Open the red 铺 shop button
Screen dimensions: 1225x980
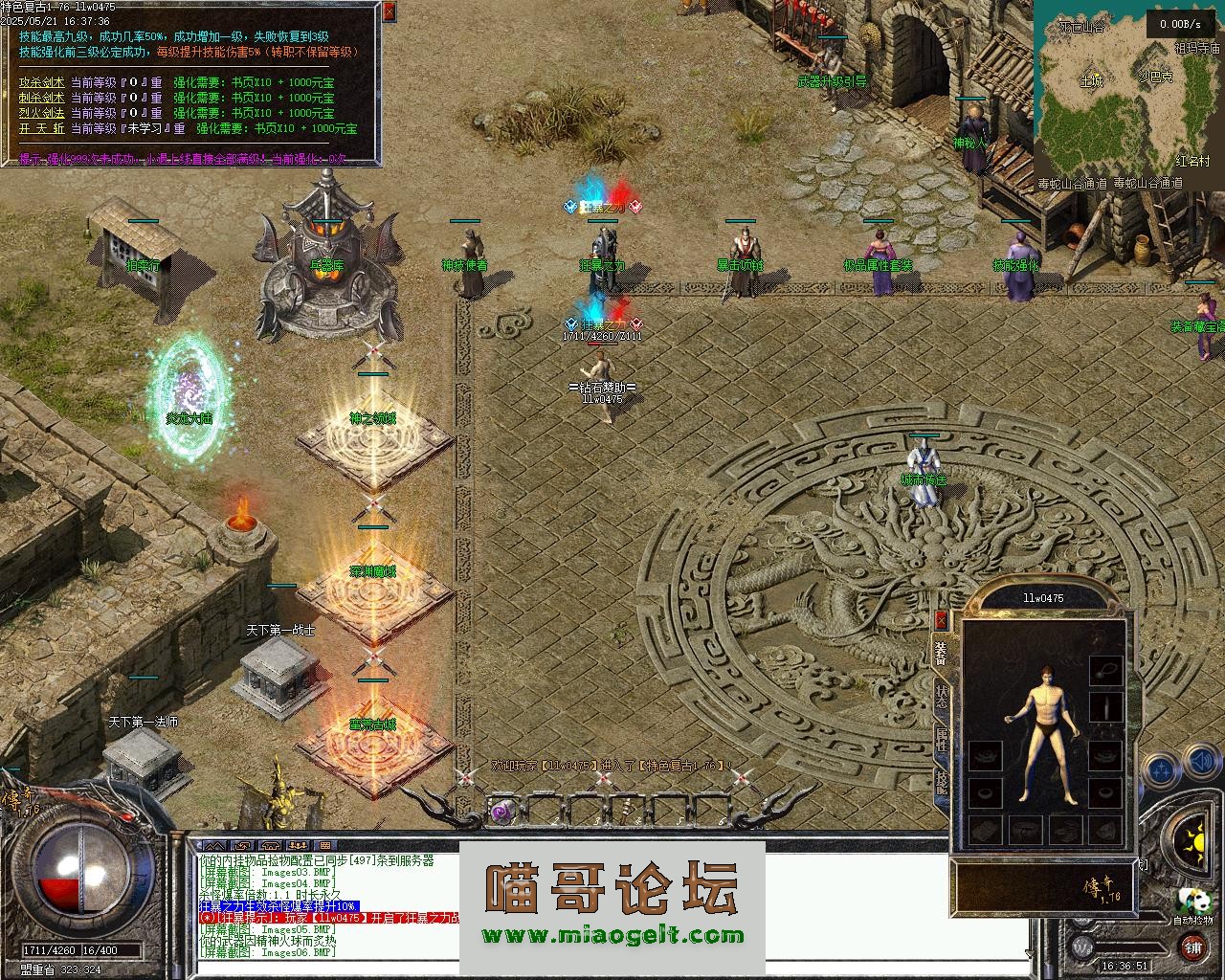1192,947
